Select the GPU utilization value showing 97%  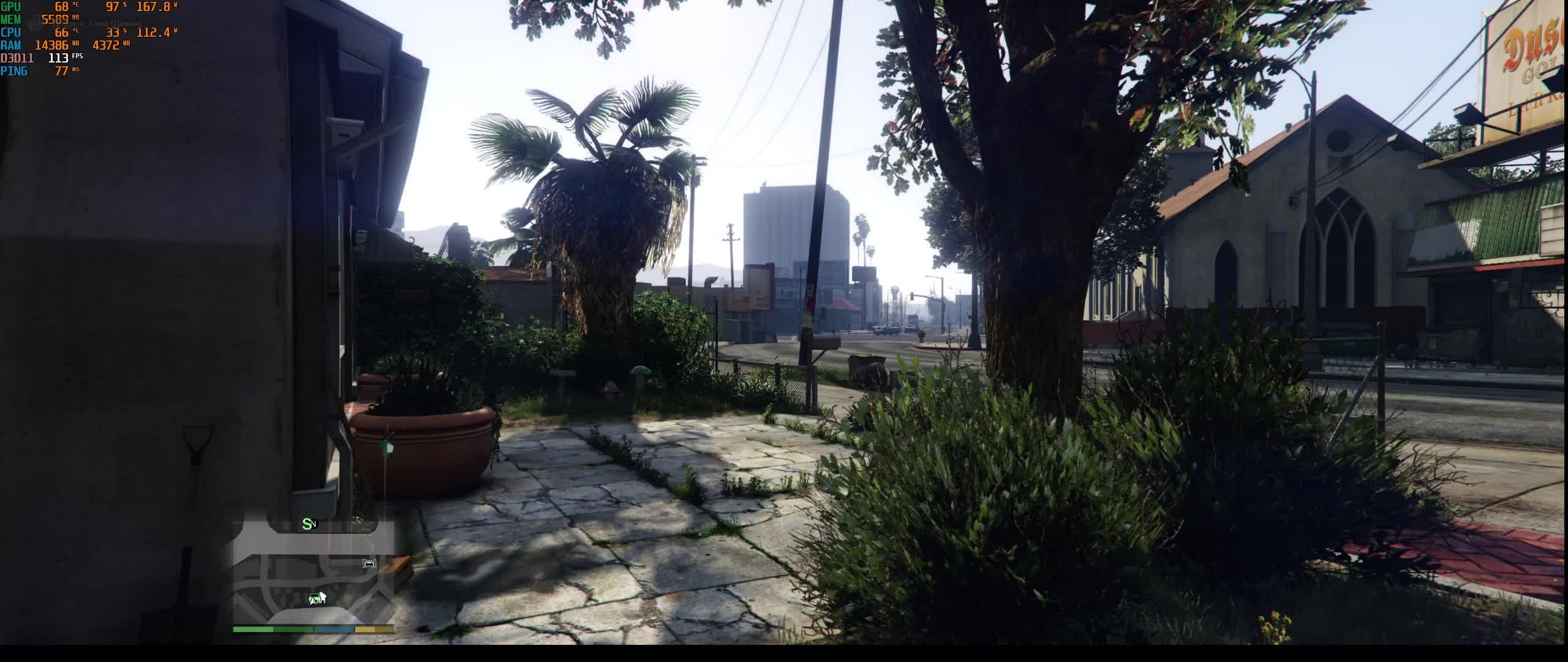[x=114, y=7]
